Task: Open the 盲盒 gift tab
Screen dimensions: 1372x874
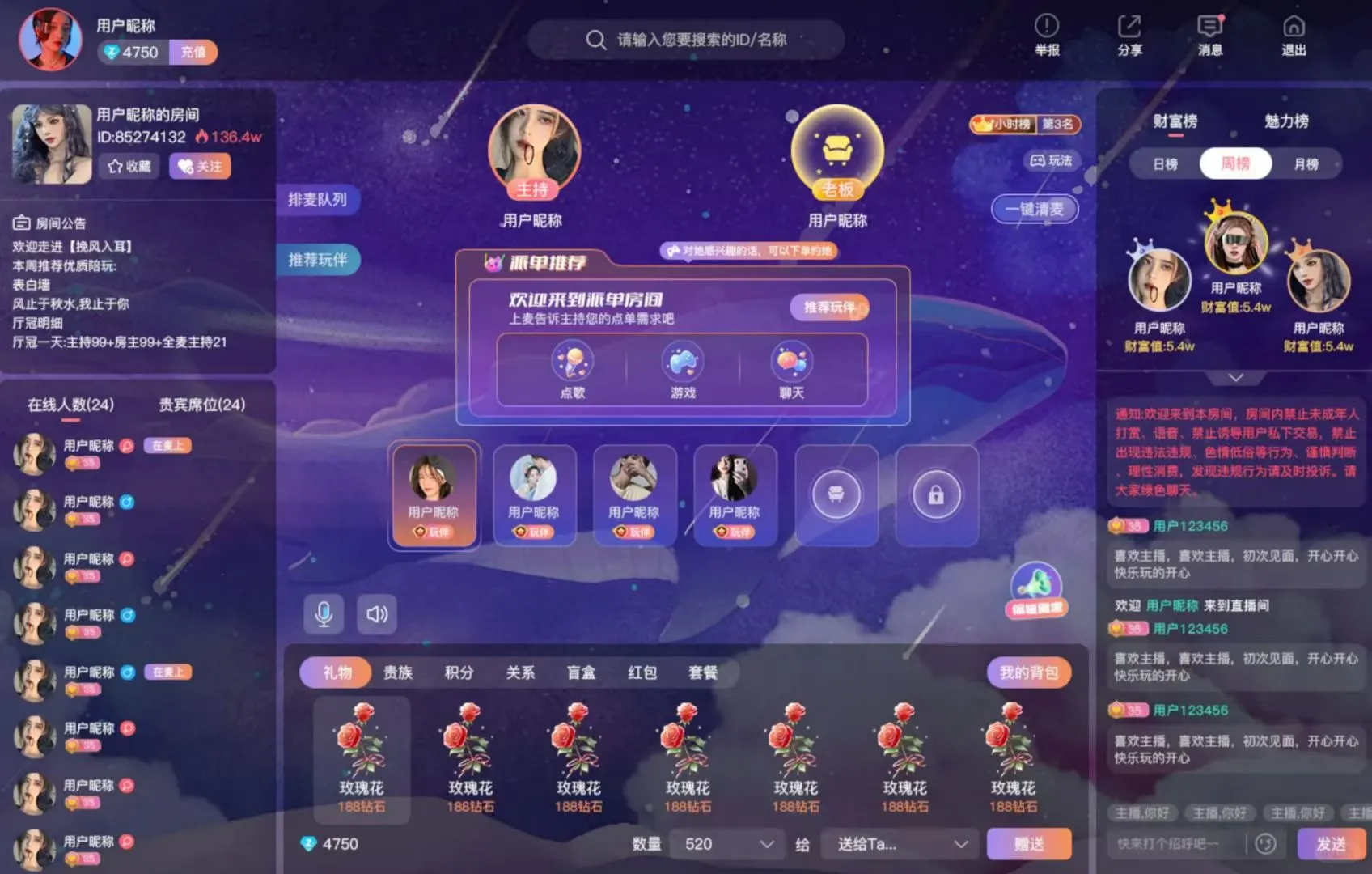Action: pyautogui.click(x=580, y=672)
